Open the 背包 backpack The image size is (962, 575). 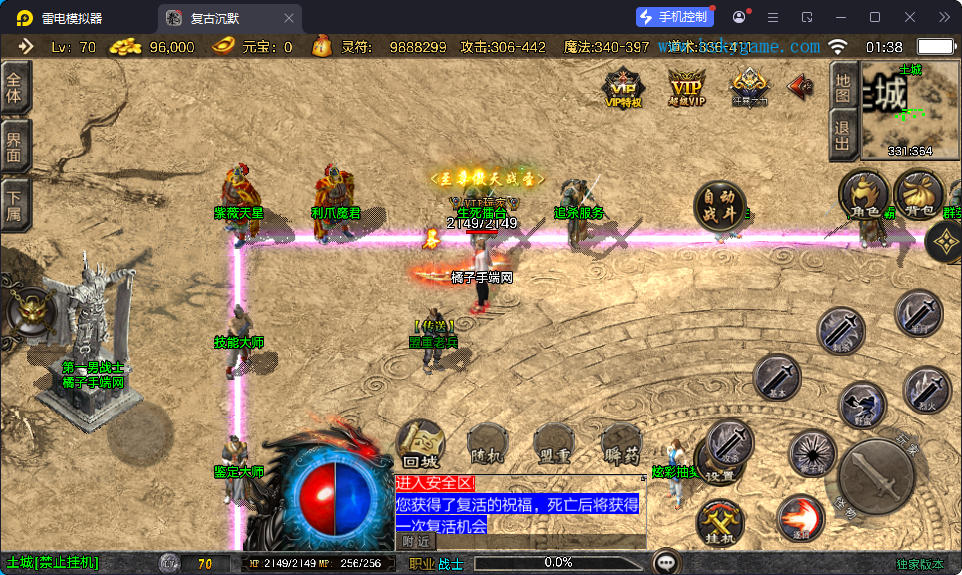pyautogui.click(x=917, y=195)
